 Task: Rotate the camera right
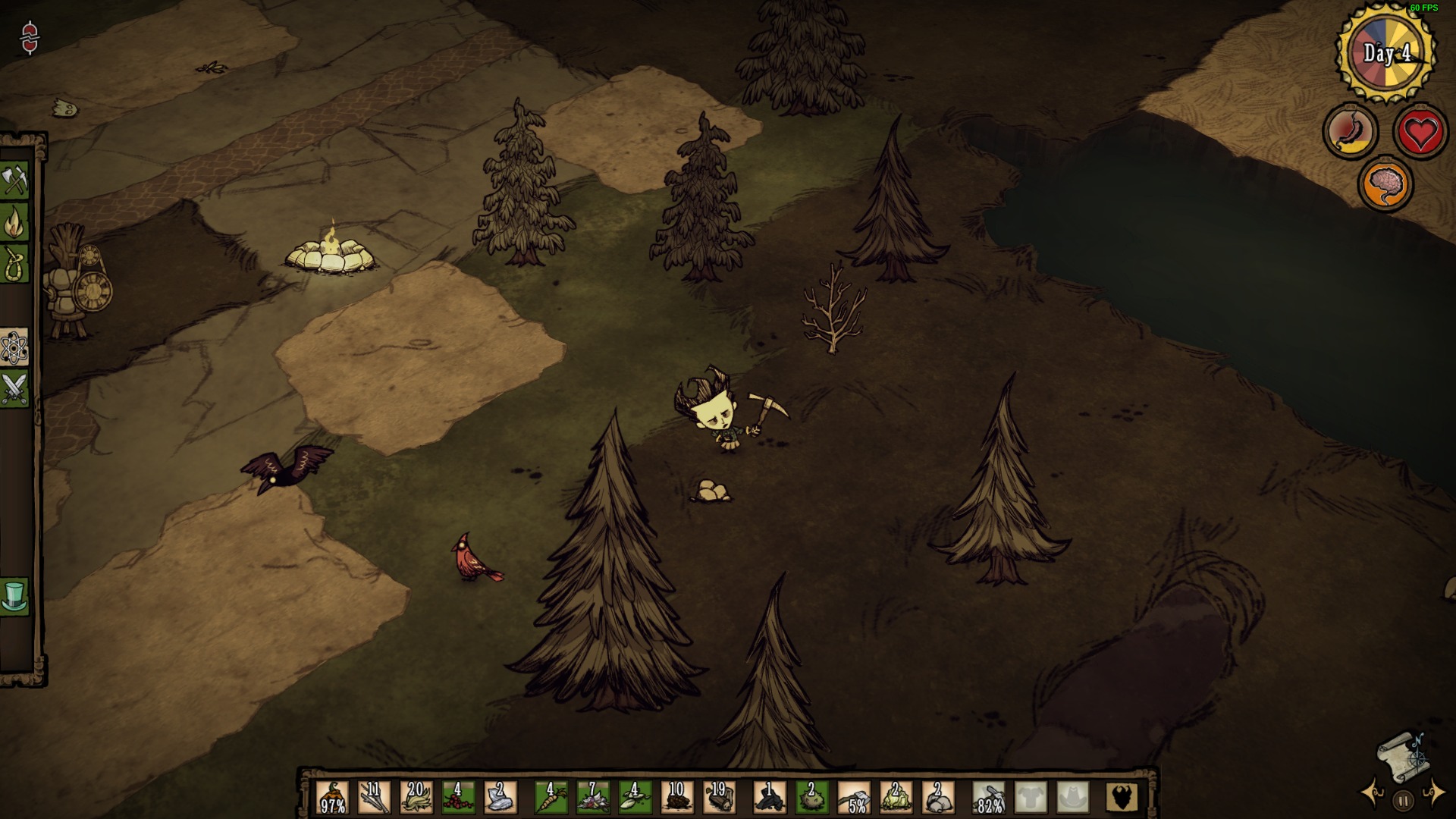pyautogui.click(x=1434, y=793)
